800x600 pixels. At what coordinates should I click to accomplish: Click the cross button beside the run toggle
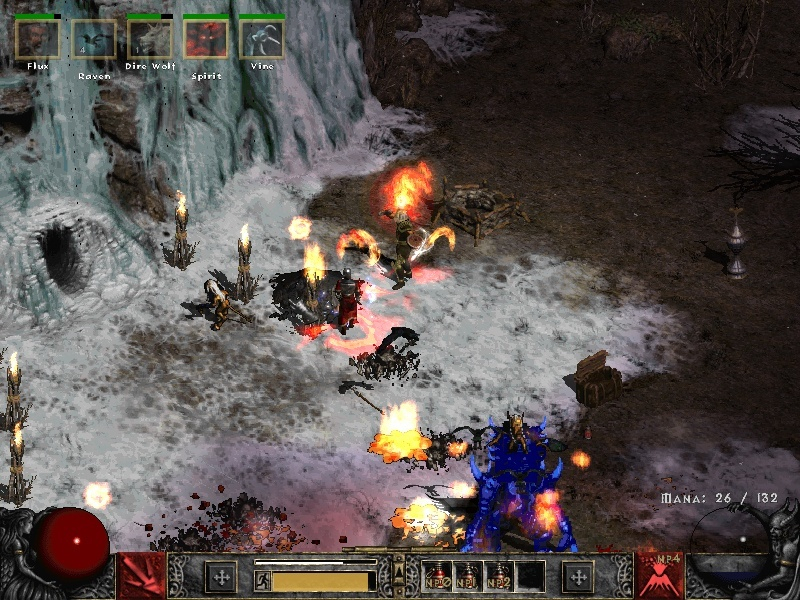tap(220, 577)
